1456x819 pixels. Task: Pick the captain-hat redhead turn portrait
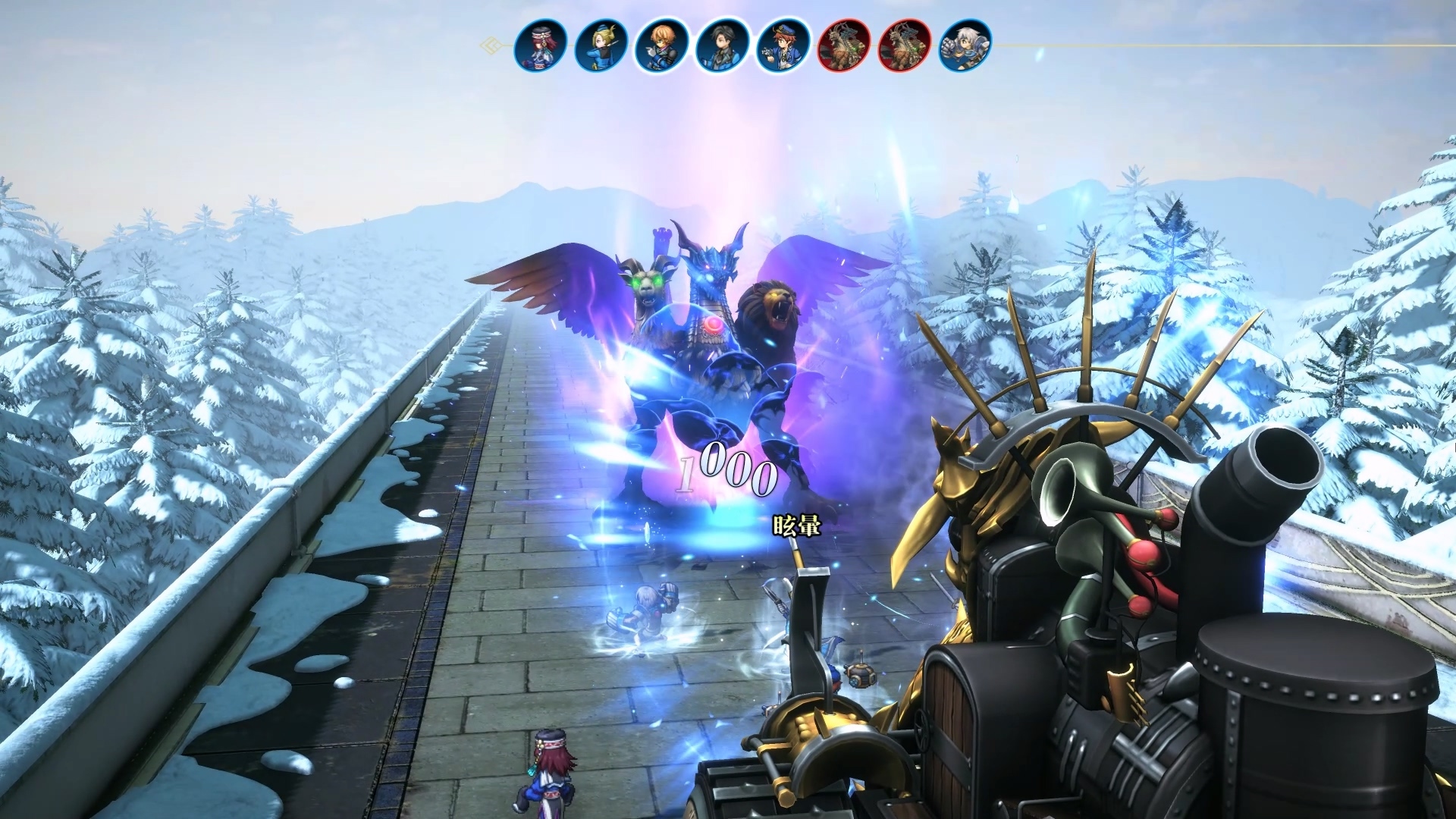click(x=783, y=45)
